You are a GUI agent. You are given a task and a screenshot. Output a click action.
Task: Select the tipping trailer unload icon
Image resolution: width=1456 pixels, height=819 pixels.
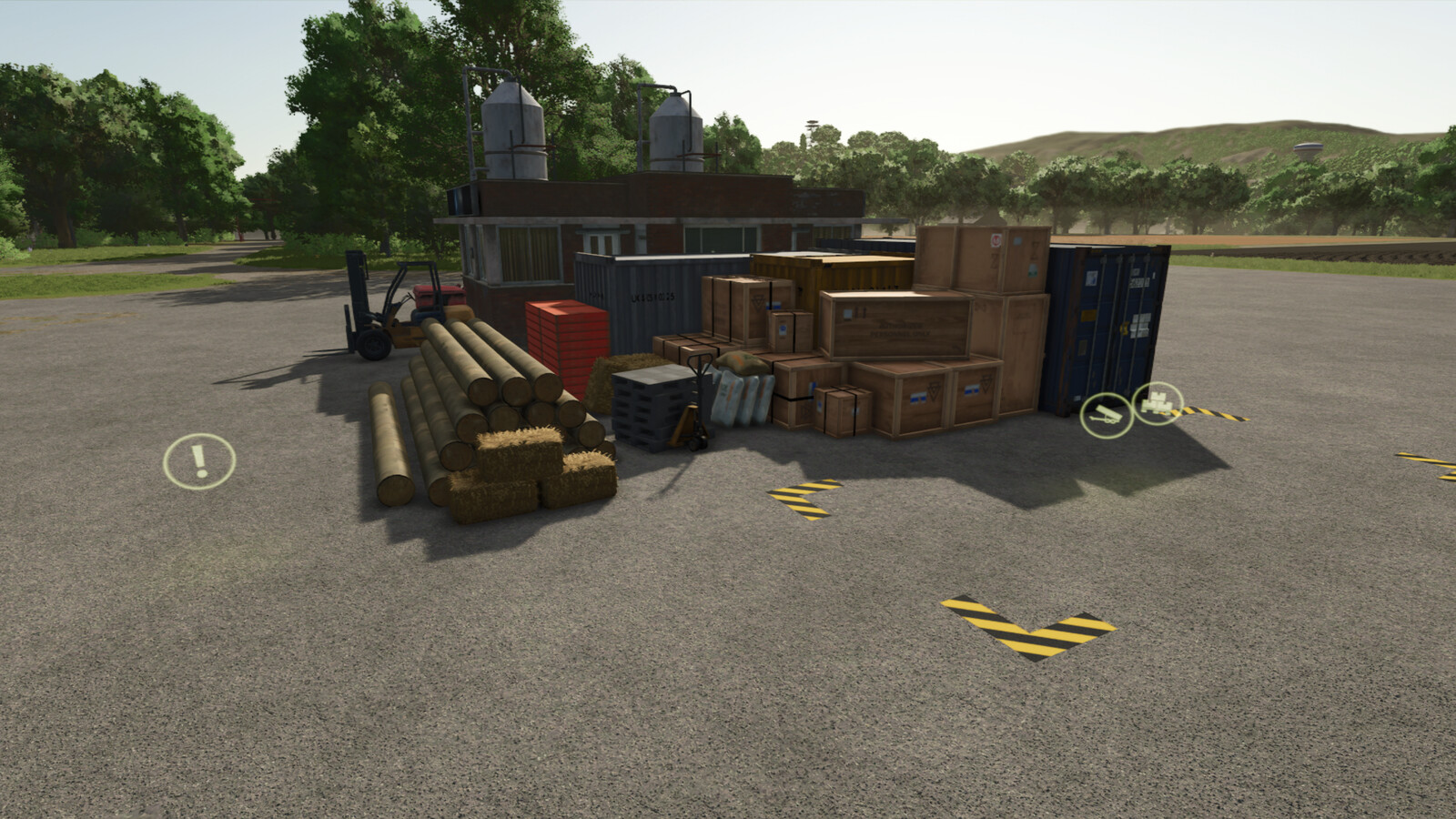click(1106, 415)
